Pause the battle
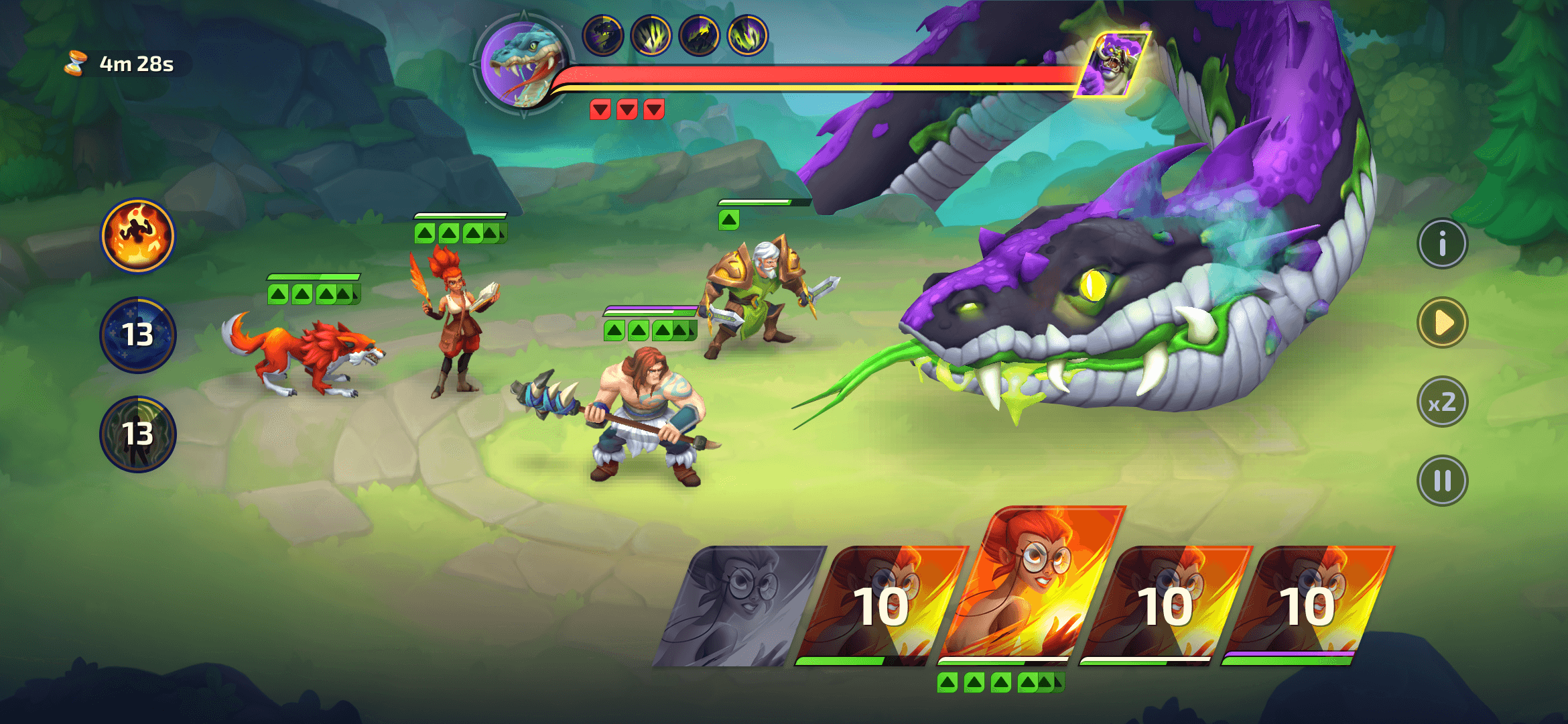 (1442, 481)
